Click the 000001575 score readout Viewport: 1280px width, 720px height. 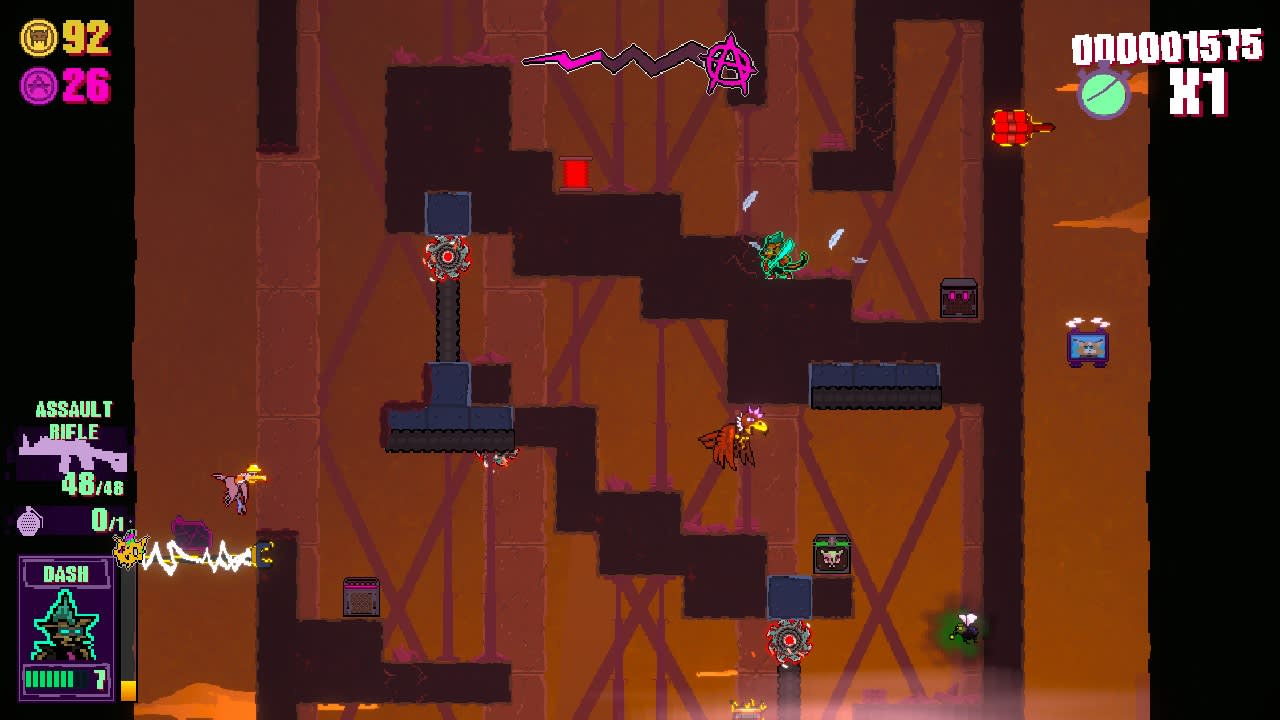pyautogui.click(x=1165, y=45)
